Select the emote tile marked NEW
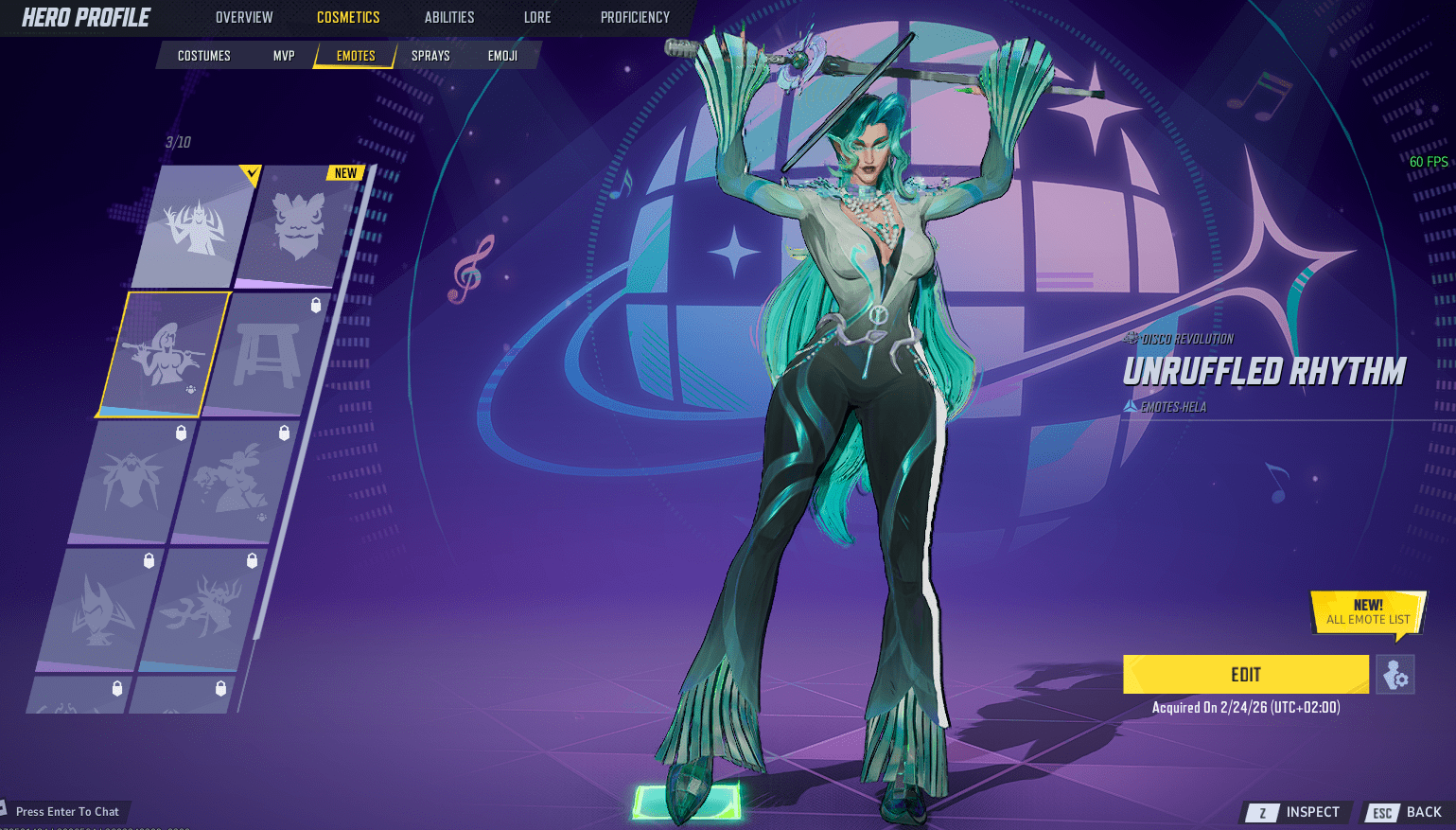 (298, 227)
